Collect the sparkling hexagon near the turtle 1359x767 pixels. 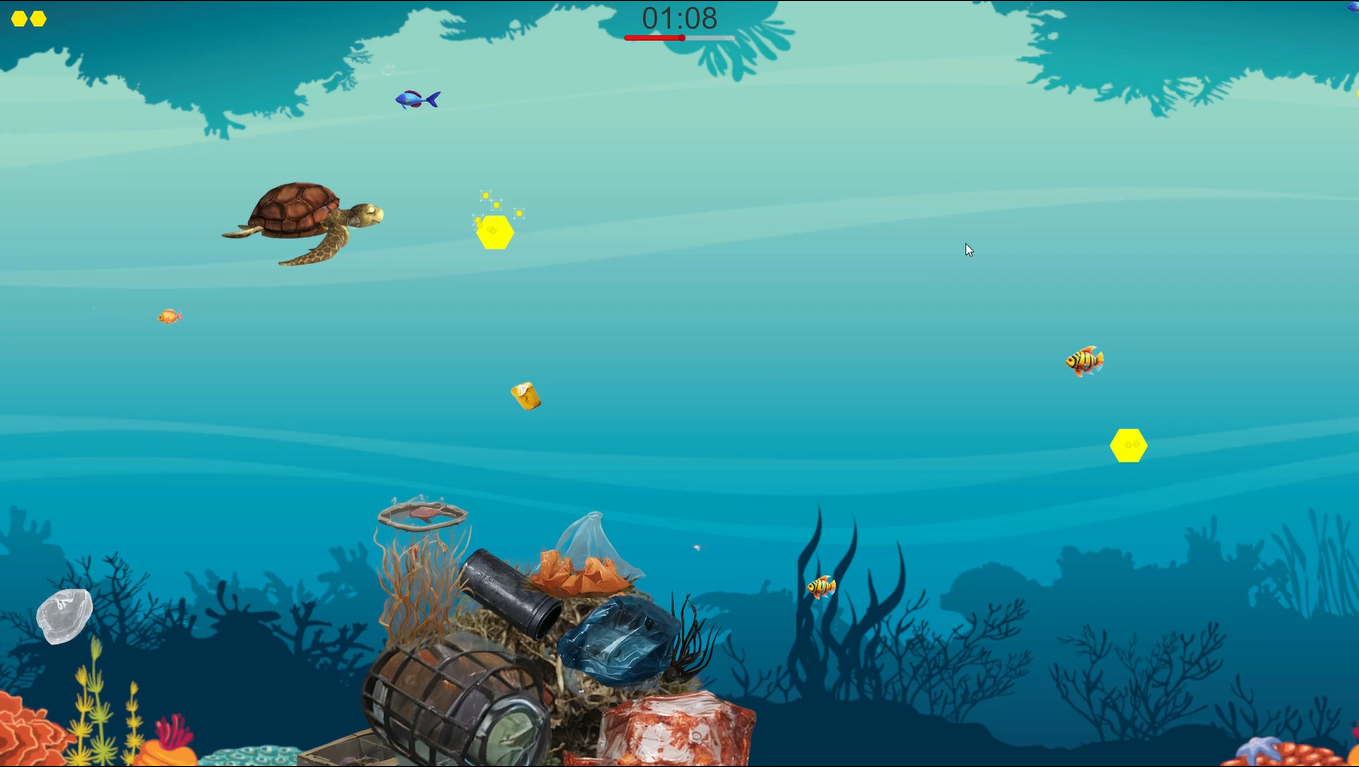[494, 232]
